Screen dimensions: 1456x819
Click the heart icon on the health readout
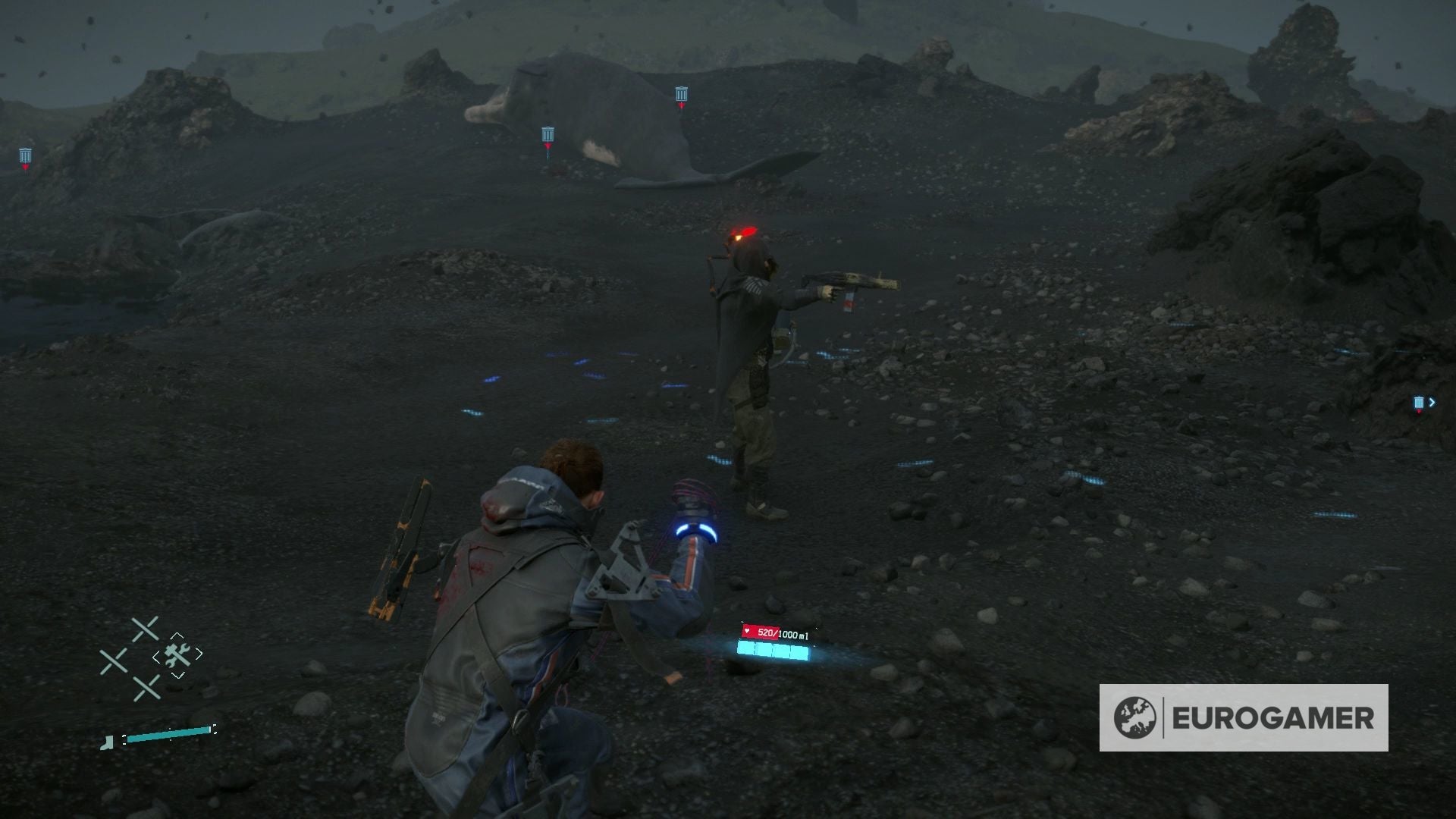pyautogui.click(x=747, y=631)
